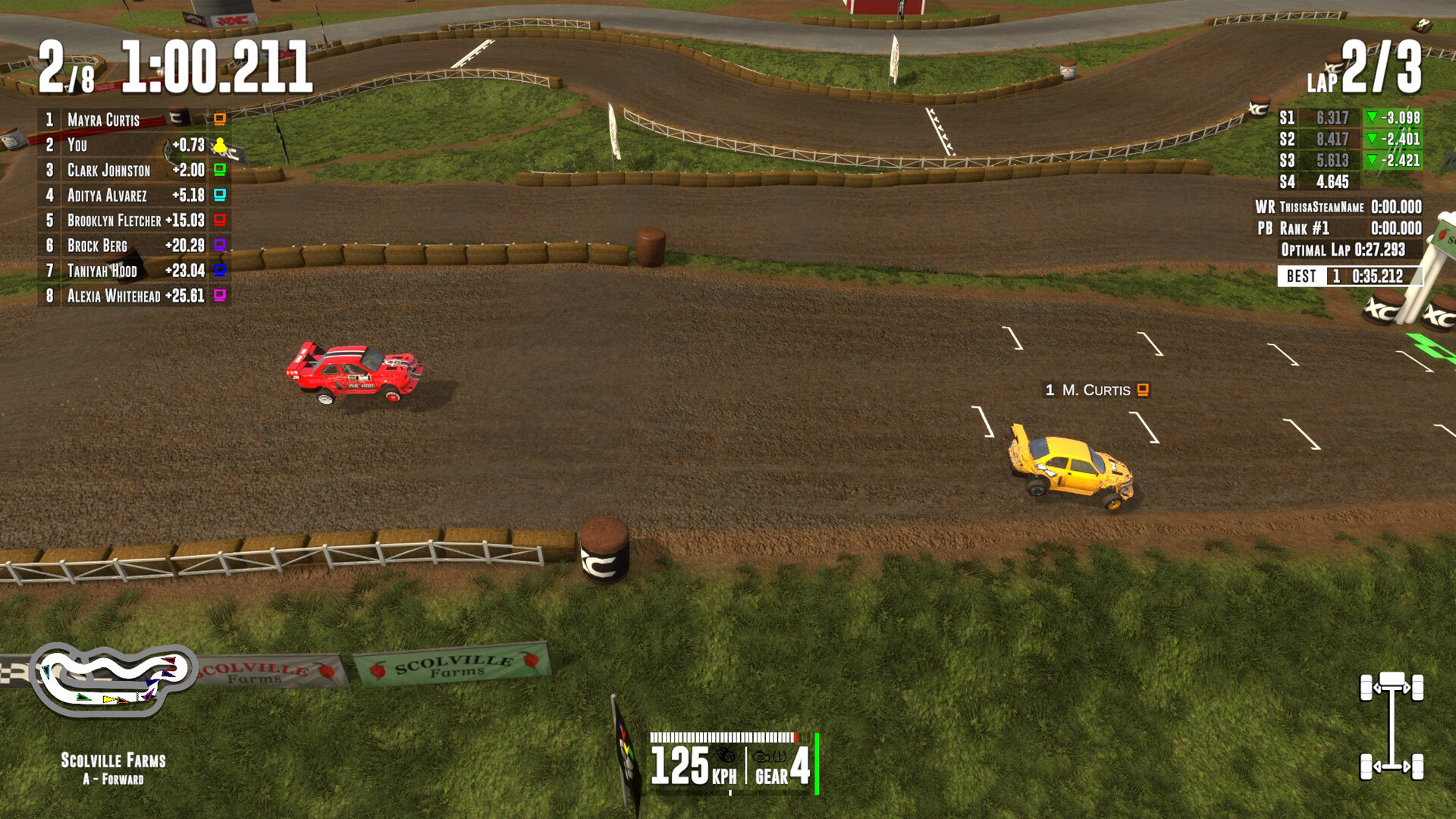Select the green S1 delta arrow icon
The image size is (1456, 819).
pos(1372,119)
